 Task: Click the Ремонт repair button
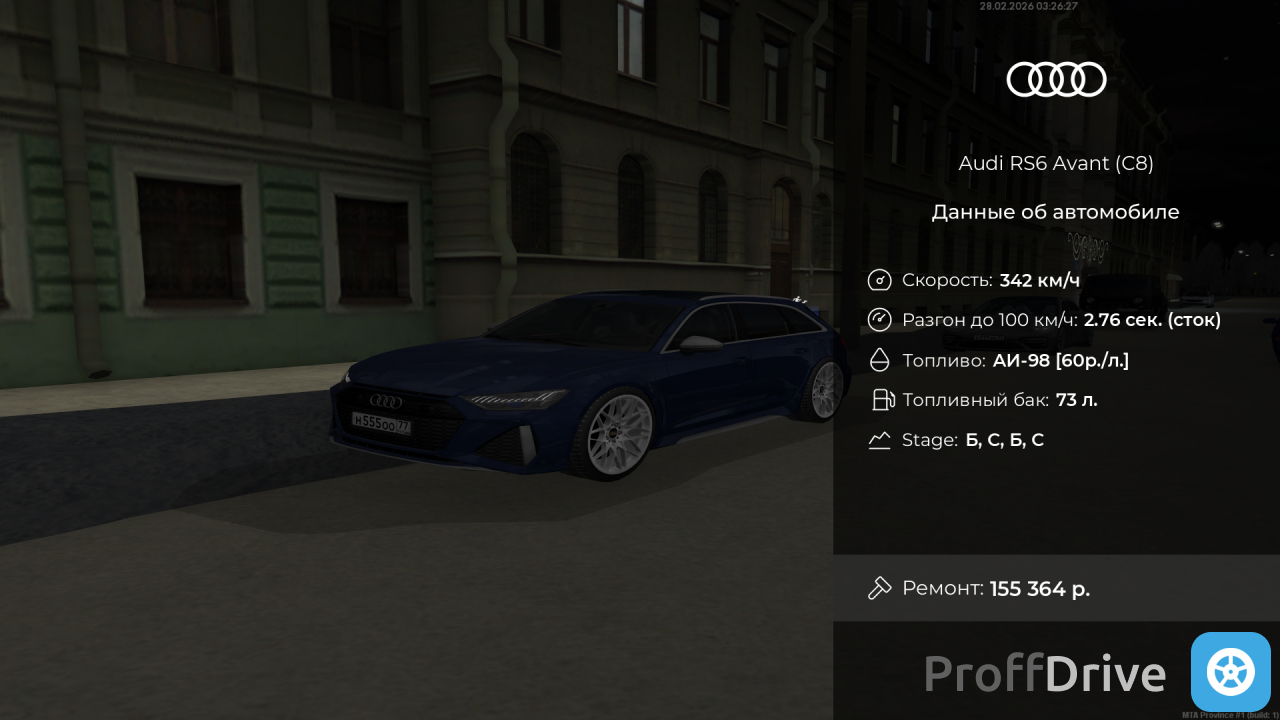tap(1055, 588)
